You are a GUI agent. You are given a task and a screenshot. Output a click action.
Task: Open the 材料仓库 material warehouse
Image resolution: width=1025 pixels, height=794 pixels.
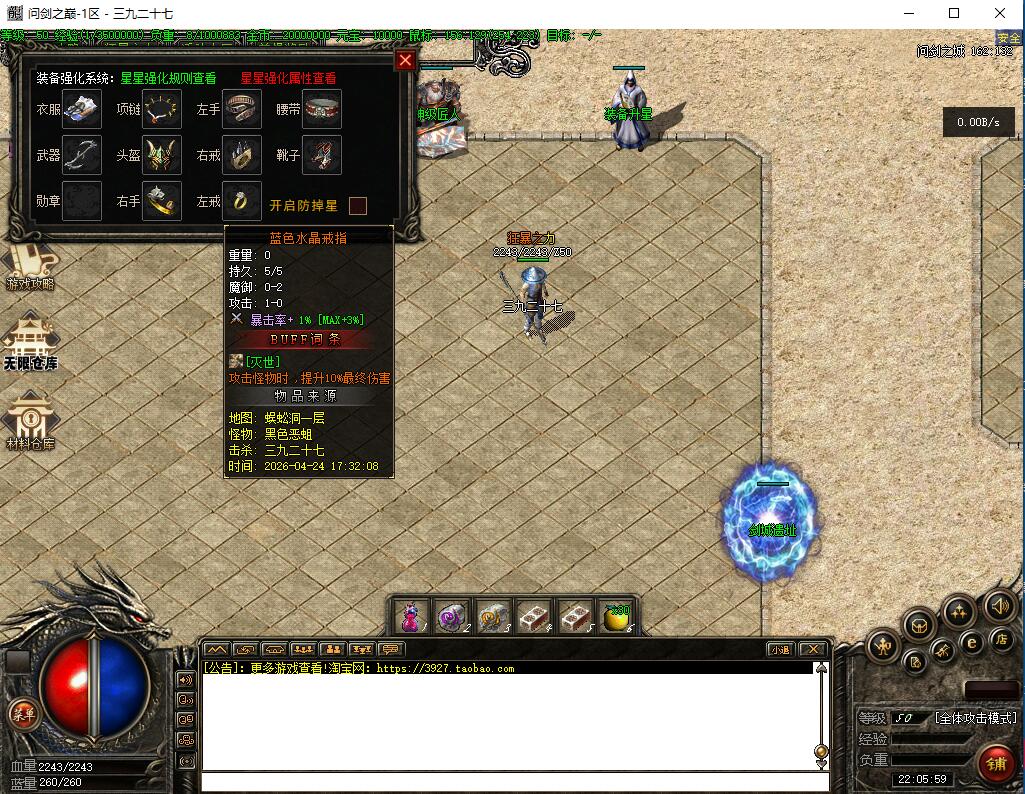[30, 422]
